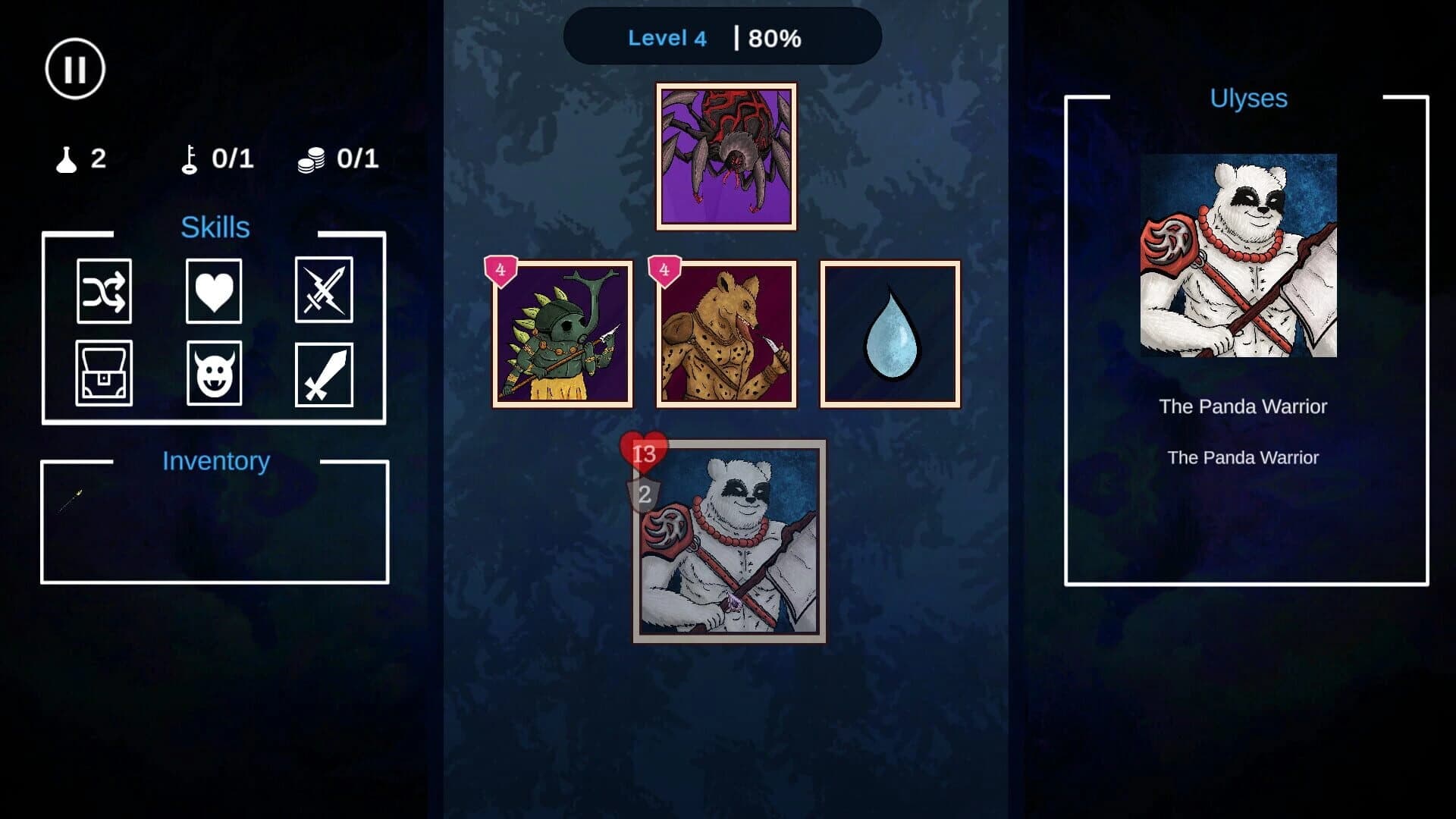Click the Skills panel header
Image resolution: width=1456 pixels, height=819 pixels.
[215, 226]
